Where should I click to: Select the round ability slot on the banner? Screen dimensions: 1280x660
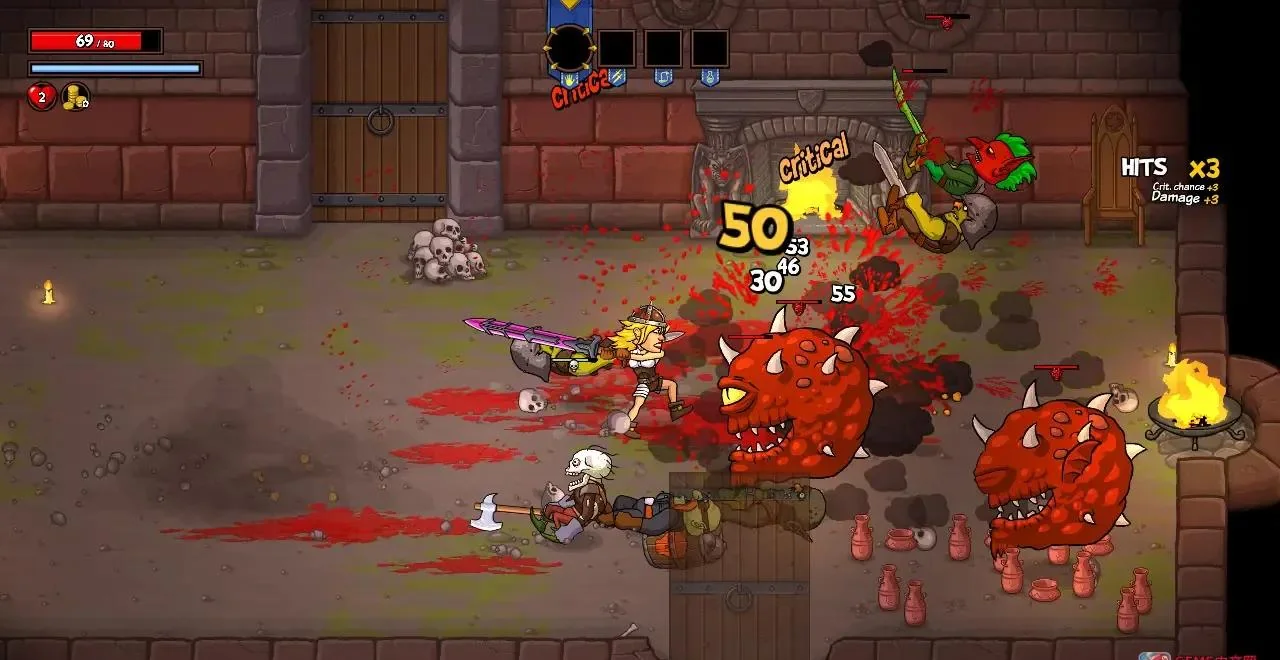(x=569, y=48)
